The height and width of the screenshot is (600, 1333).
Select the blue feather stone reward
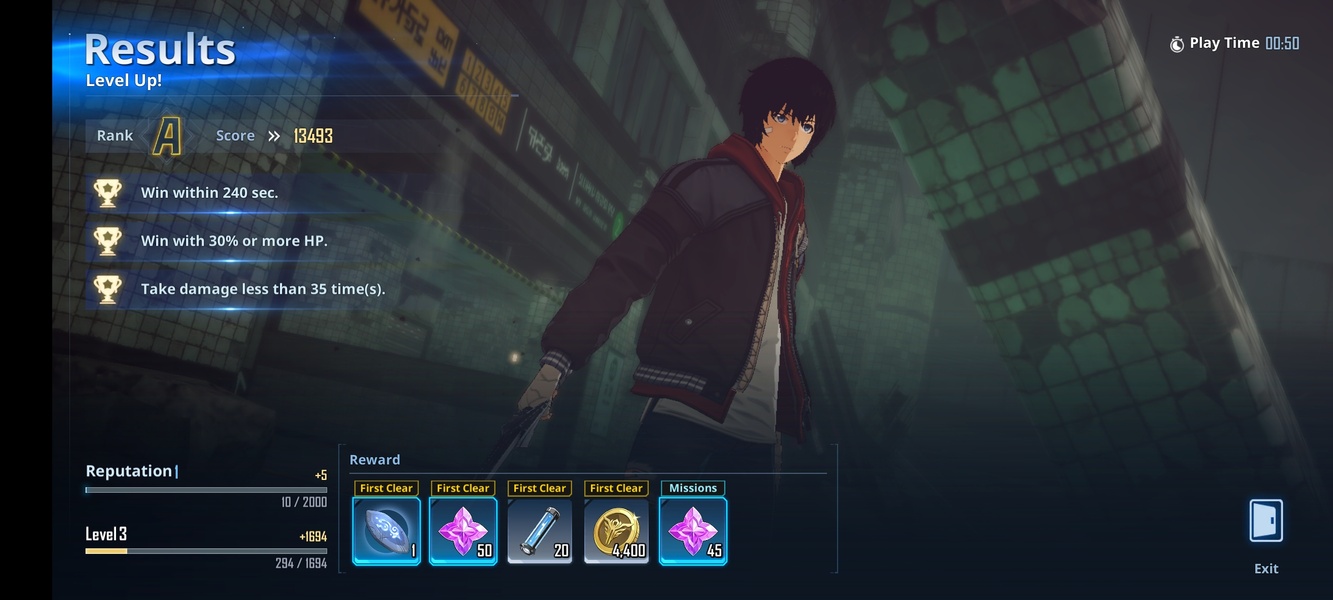click(x=386, y=530)
